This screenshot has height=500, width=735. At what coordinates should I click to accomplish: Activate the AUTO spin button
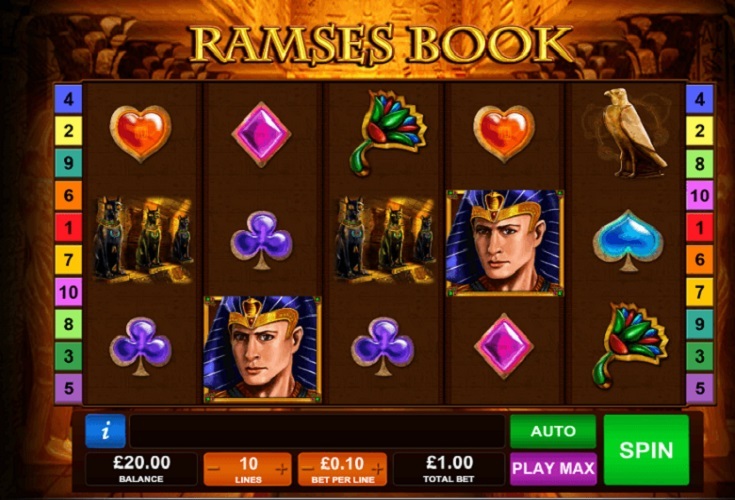click(553, 431)
